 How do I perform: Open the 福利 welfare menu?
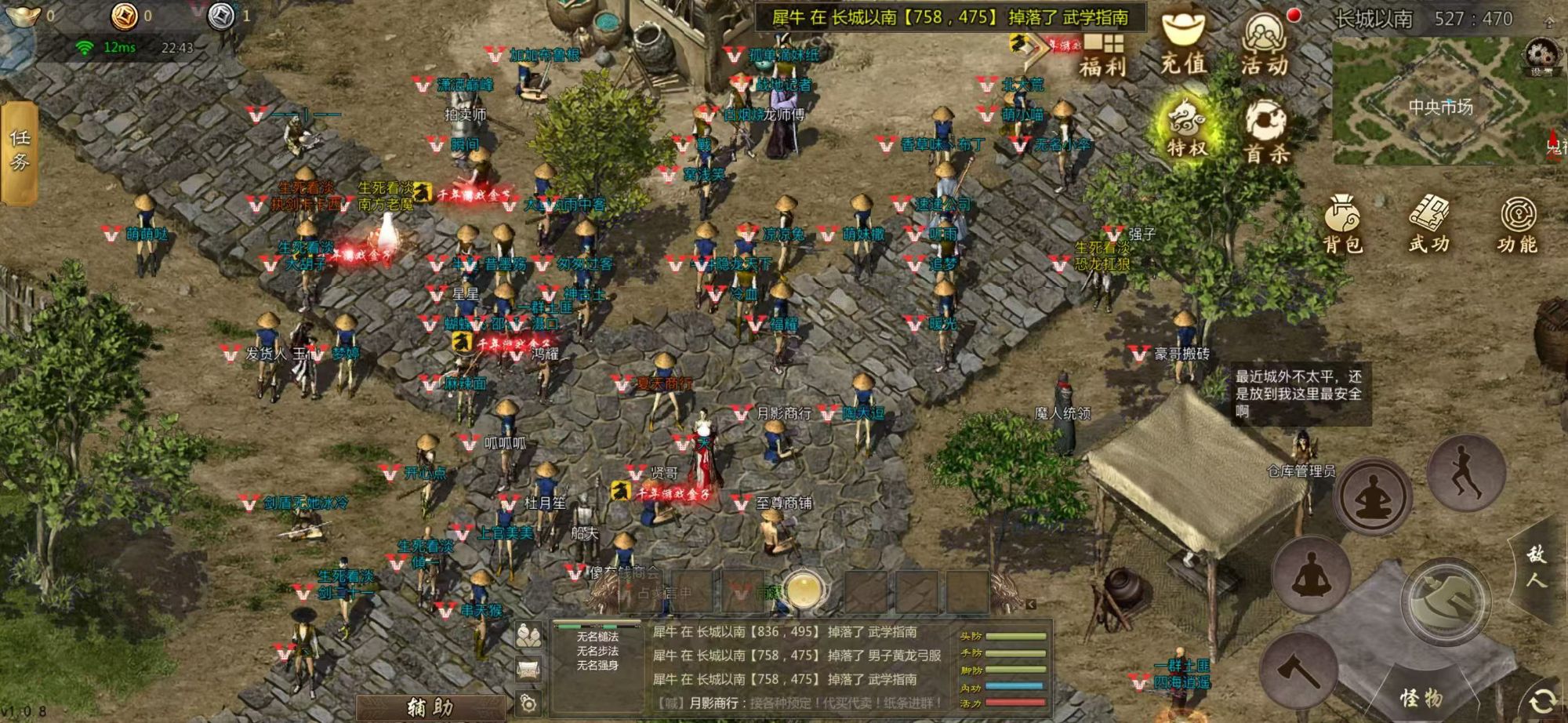tap(1102, 53)
